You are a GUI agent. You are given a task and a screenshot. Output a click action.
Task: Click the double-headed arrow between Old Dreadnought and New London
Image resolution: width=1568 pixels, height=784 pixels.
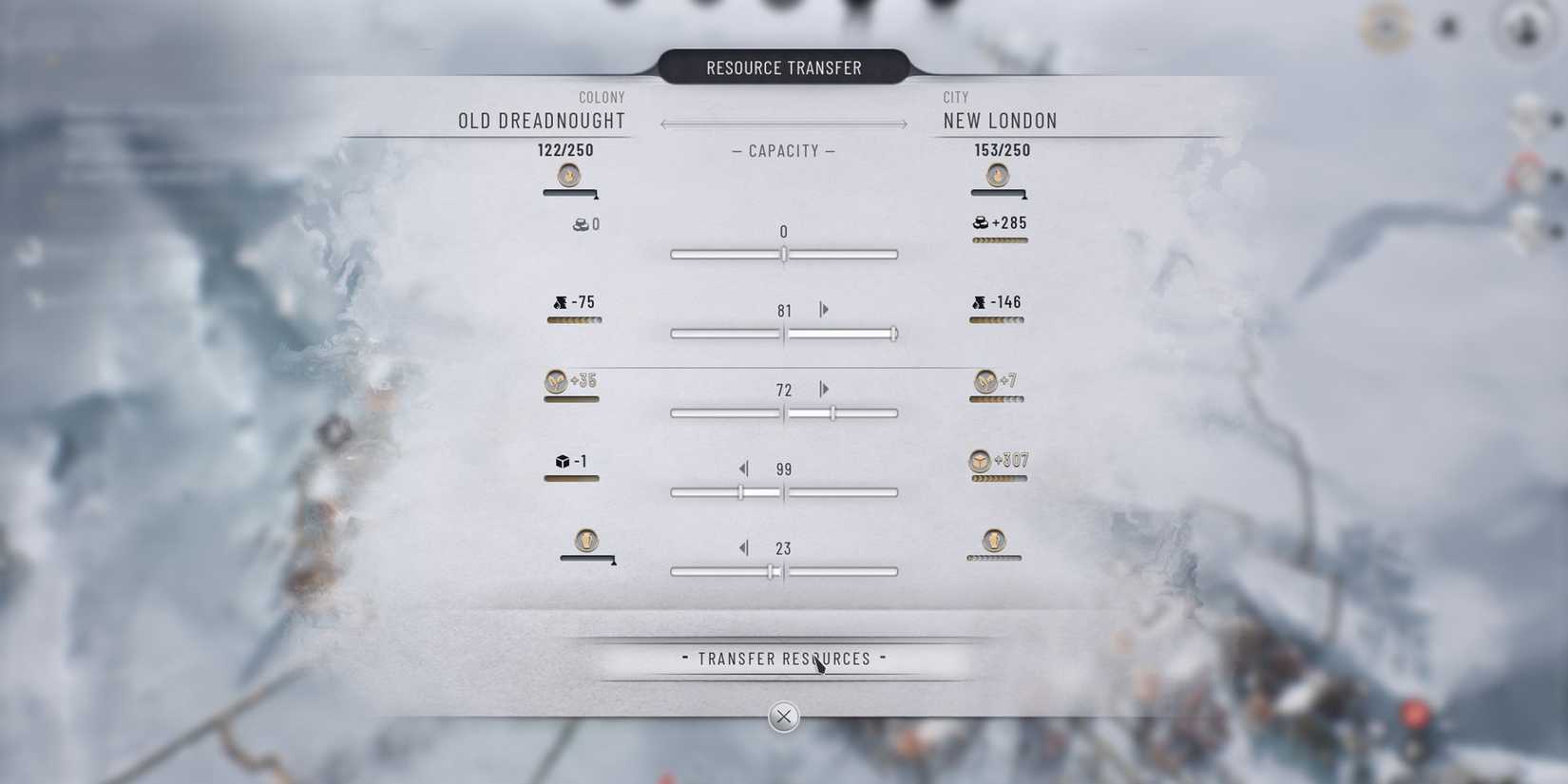tap(783, 123)
